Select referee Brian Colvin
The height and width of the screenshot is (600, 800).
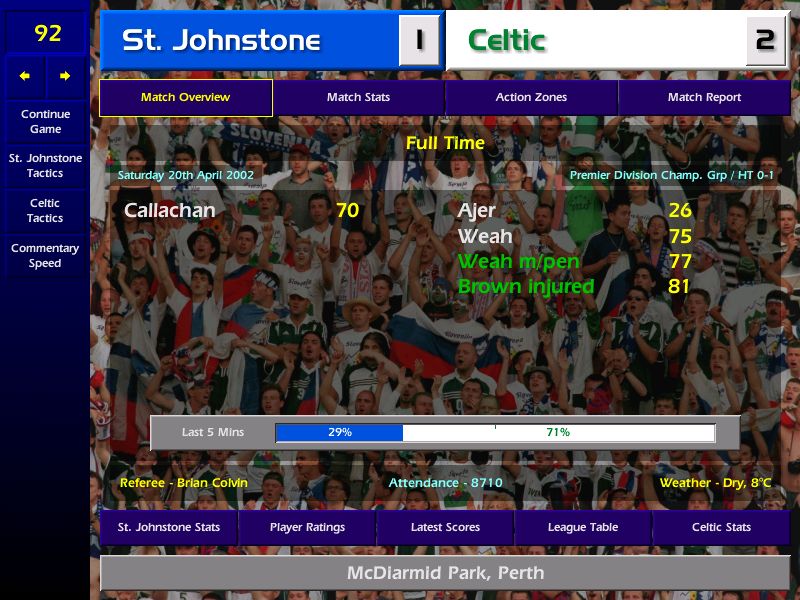[183, 483]
